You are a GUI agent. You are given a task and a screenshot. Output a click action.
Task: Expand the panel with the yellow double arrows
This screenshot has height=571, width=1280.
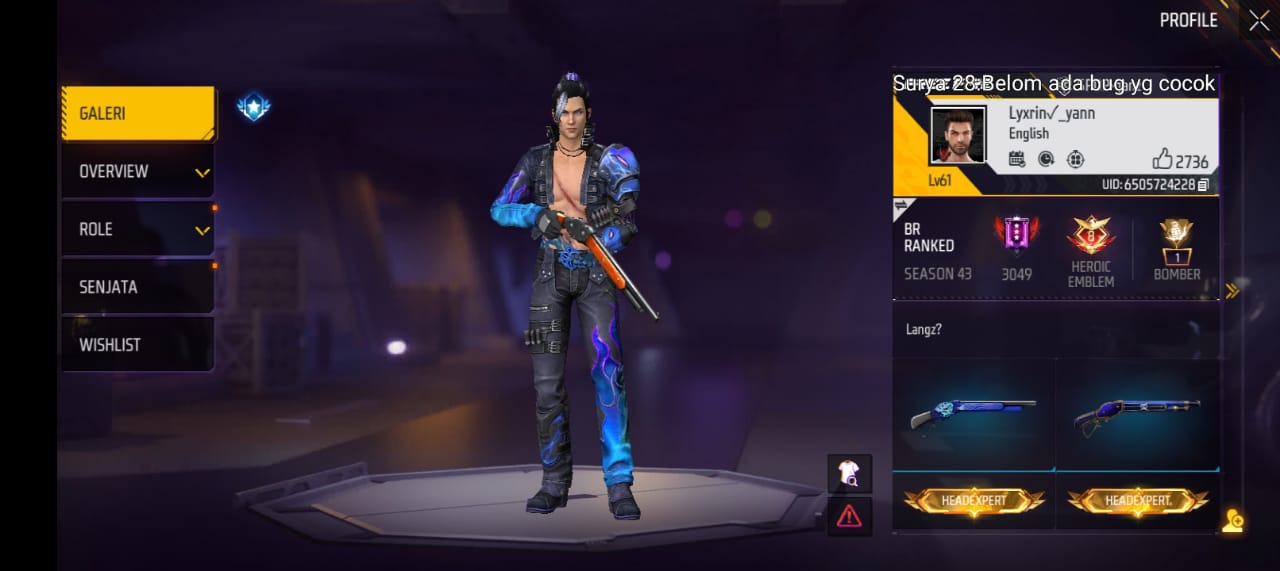(1232, 291)
